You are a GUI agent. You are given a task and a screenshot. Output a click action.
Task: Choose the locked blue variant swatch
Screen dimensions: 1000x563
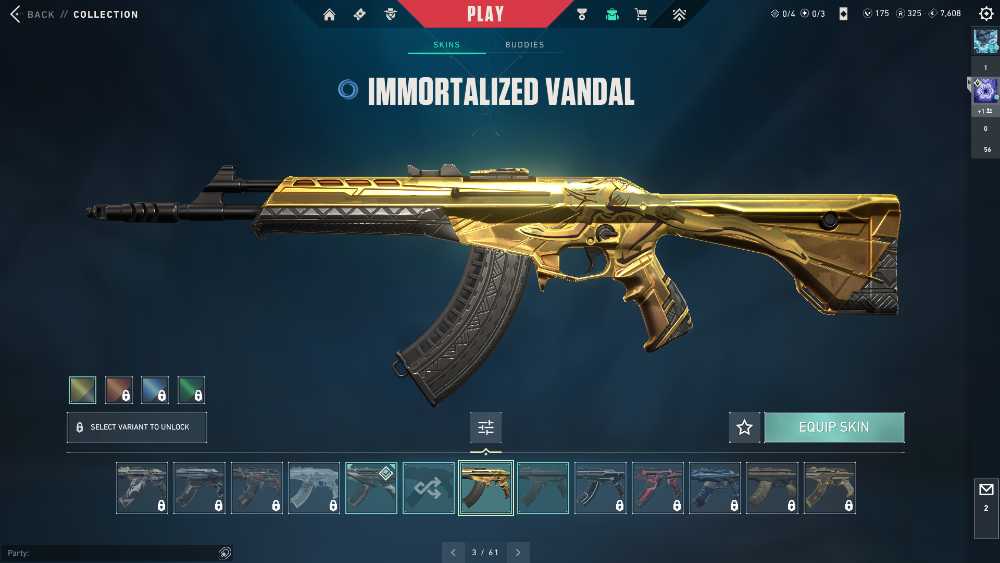(x=155, y=389)
